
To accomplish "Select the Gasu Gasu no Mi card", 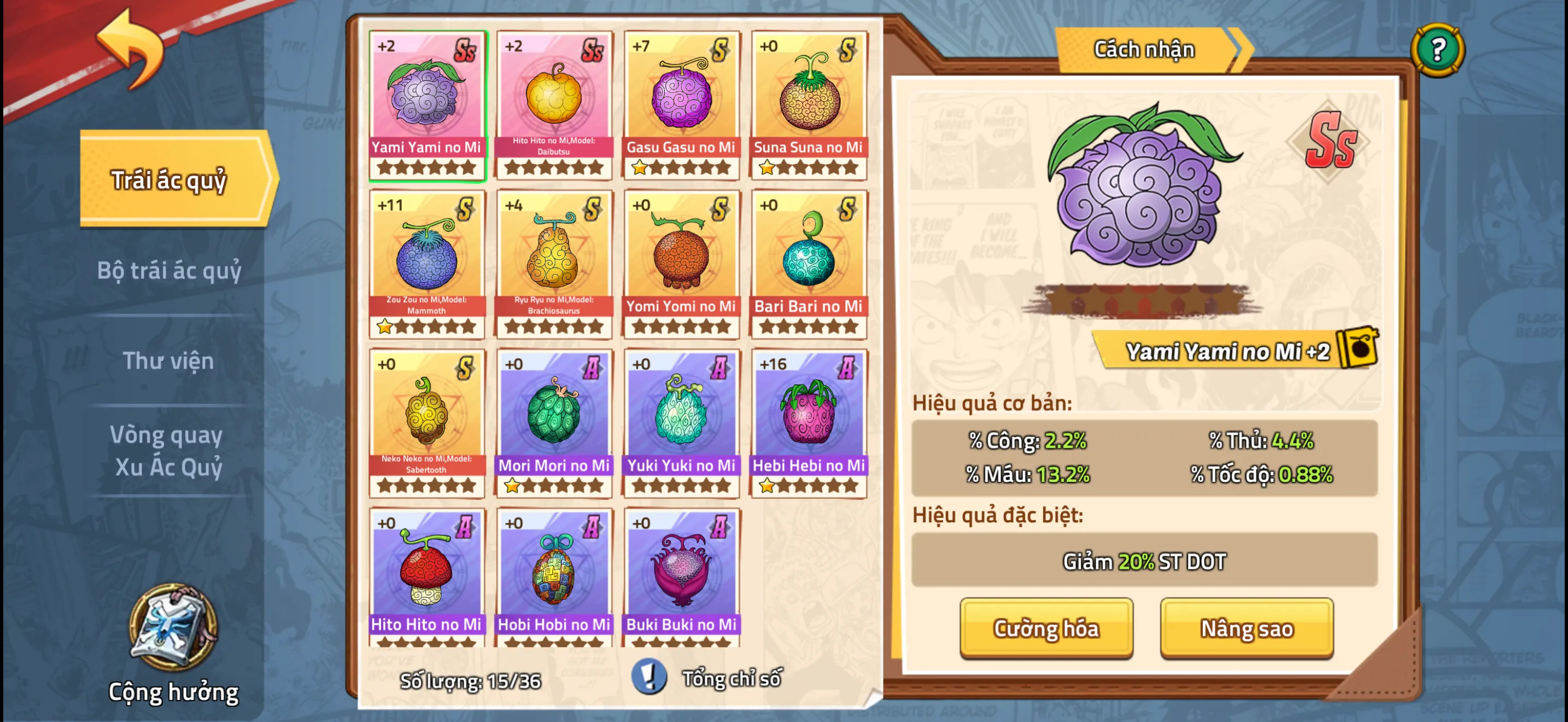I will (x=681, y=104).
